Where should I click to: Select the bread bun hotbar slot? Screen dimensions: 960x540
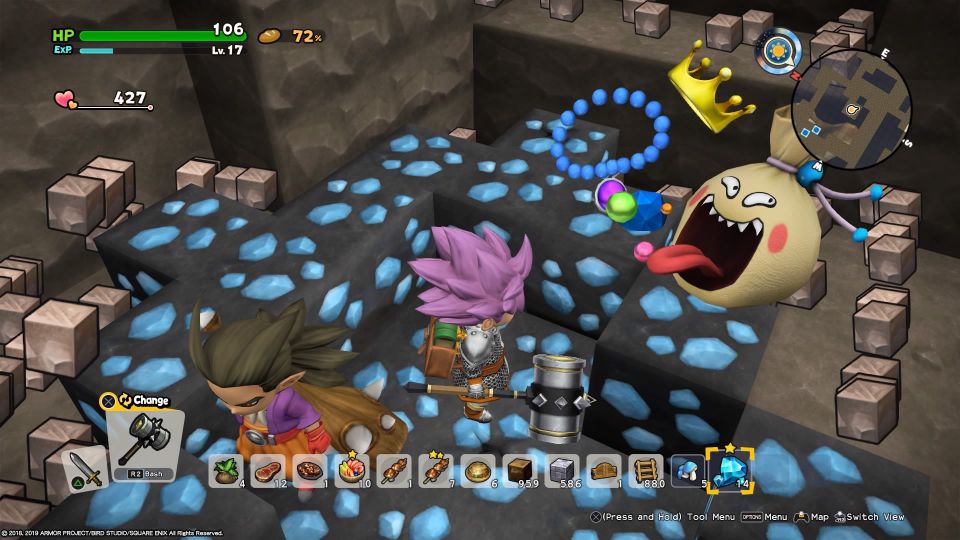tap(478, 470)
